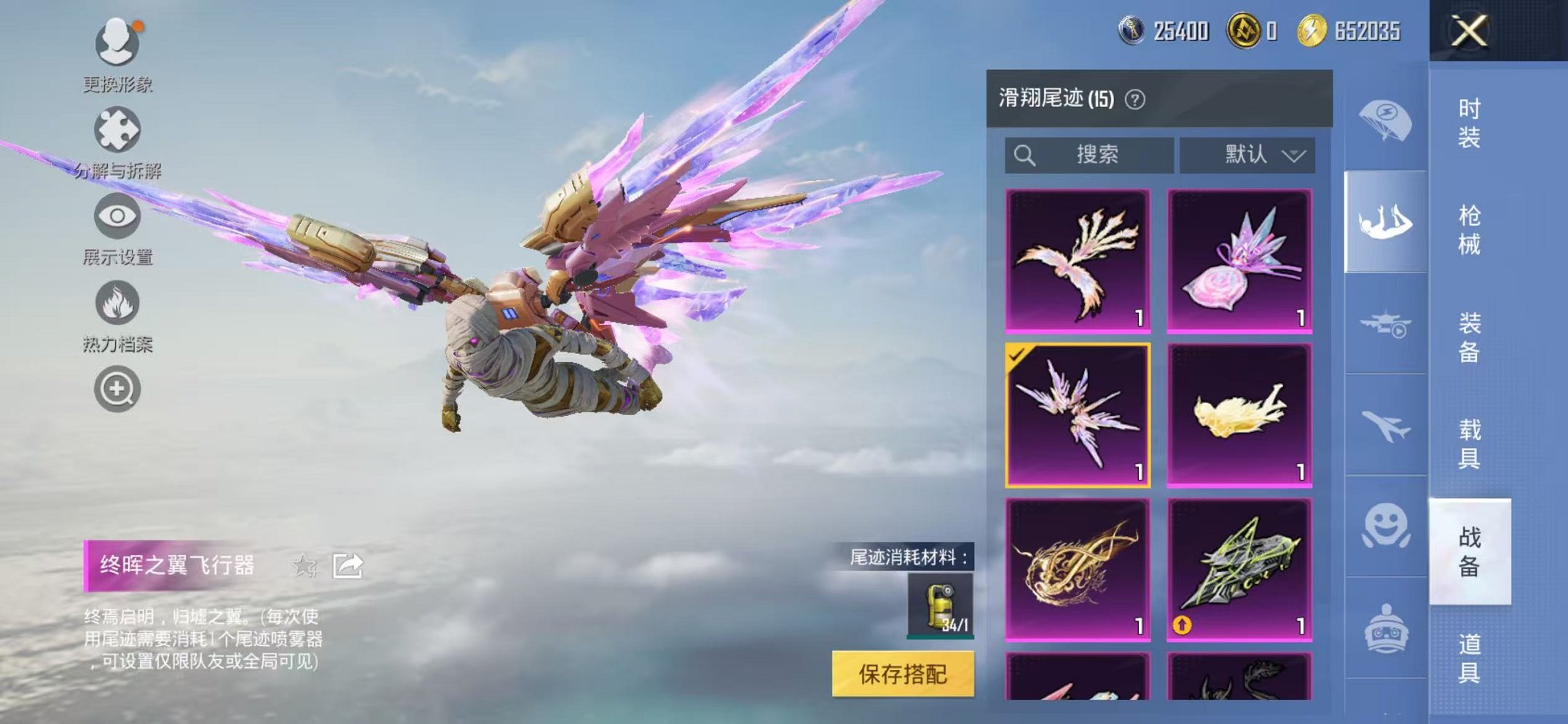Open 展示设置 display settings
The image size is (1568, 724).
click(117, 215)
